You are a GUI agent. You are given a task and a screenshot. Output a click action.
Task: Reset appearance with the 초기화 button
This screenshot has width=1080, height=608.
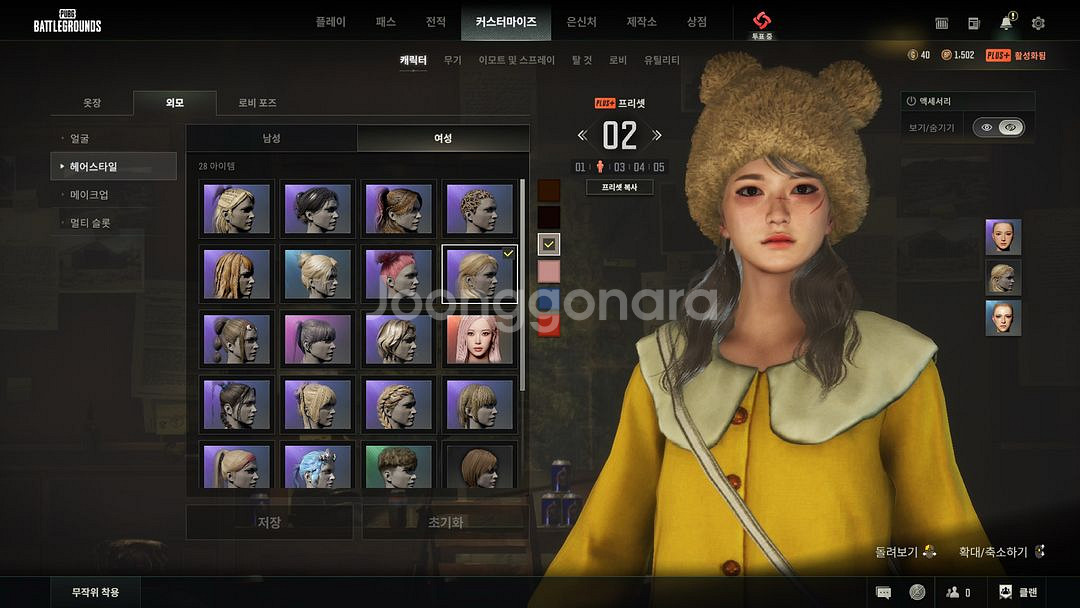point(445,522)
